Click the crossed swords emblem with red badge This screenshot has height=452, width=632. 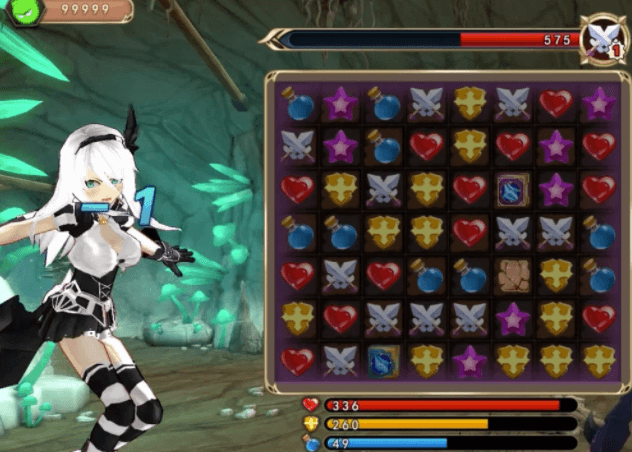603,40
